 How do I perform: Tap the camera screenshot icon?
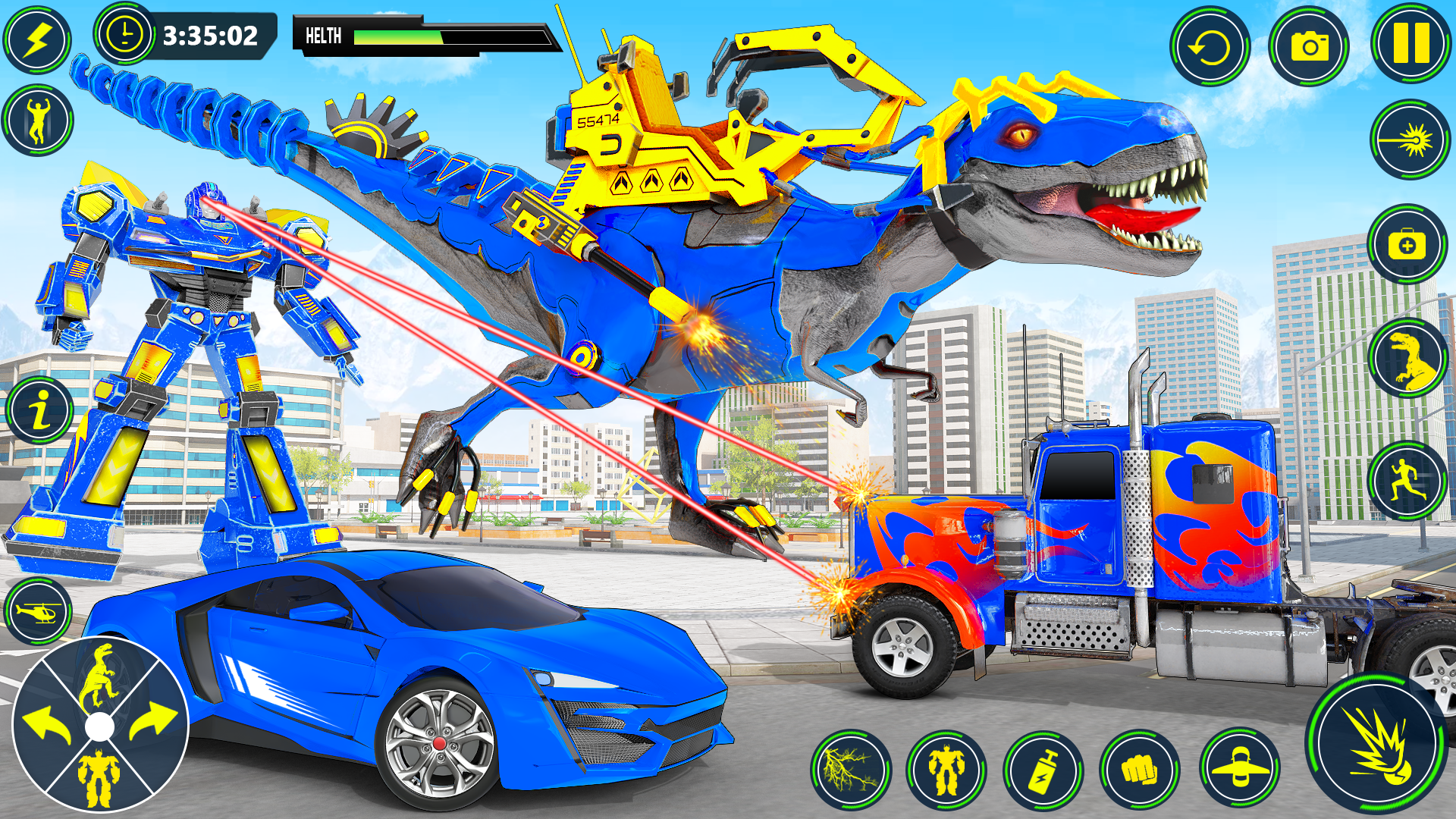[1309, 45]
